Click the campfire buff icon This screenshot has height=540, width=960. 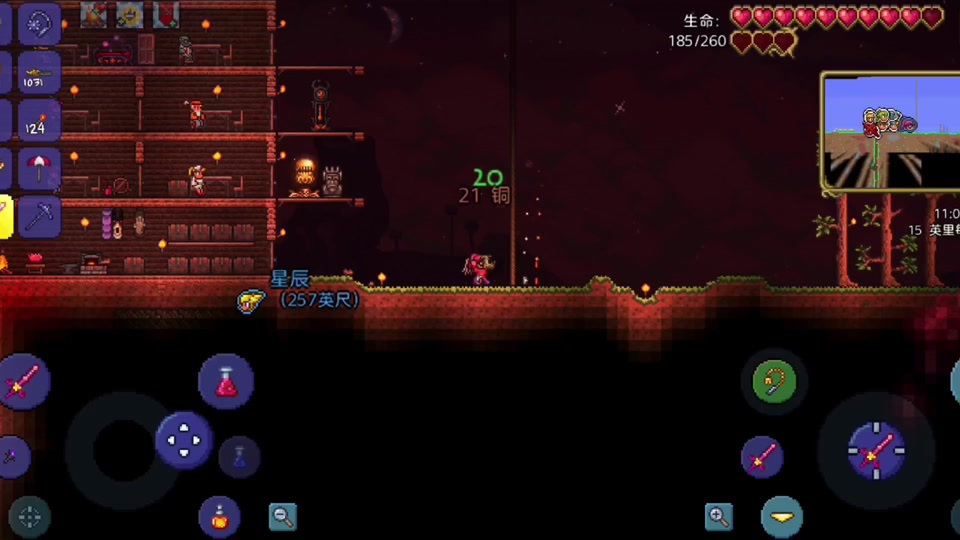(x=93, y=13)
